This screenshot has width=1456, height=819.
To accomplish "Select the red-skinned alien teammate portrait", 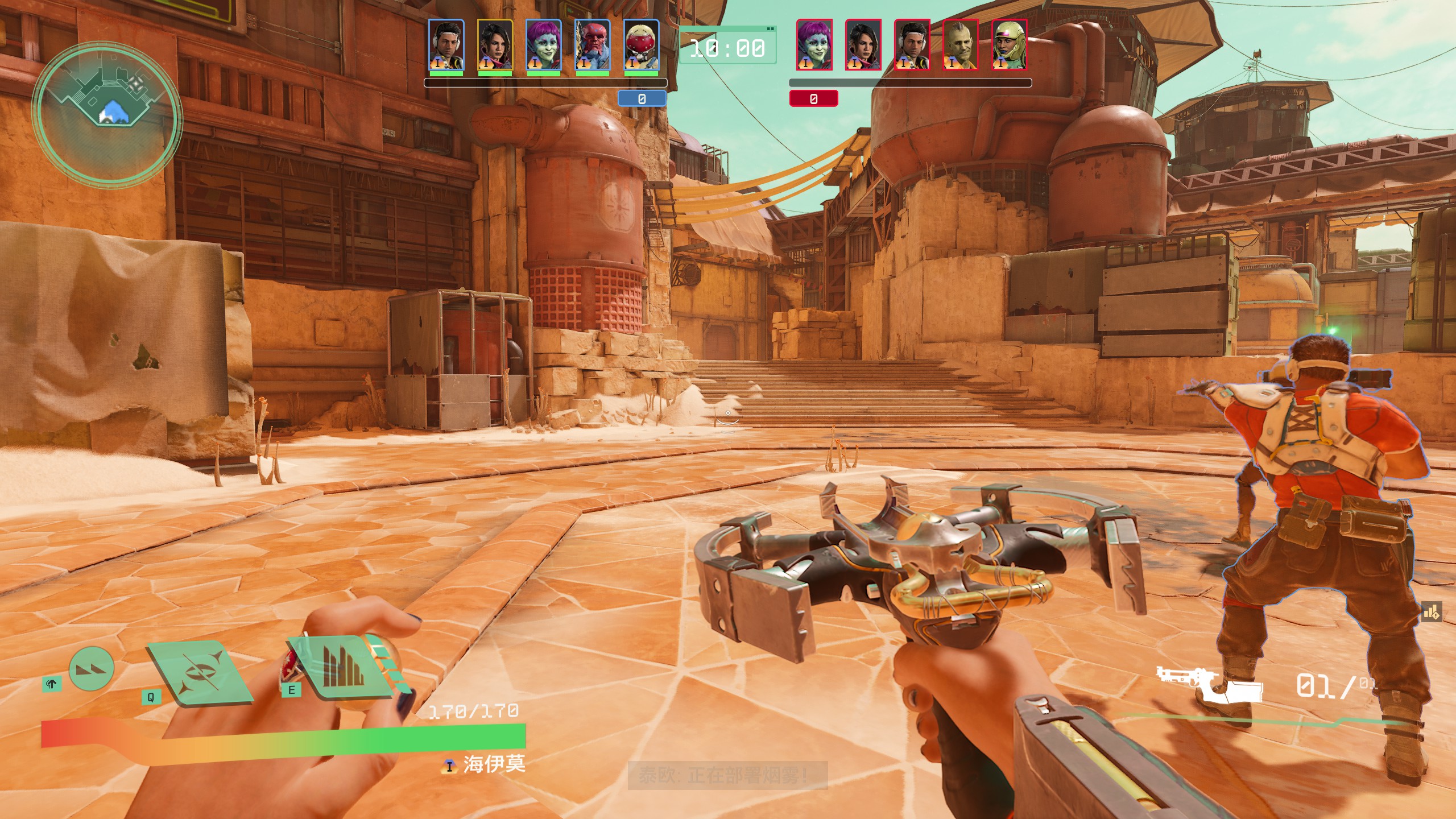I will click(592, 45).
